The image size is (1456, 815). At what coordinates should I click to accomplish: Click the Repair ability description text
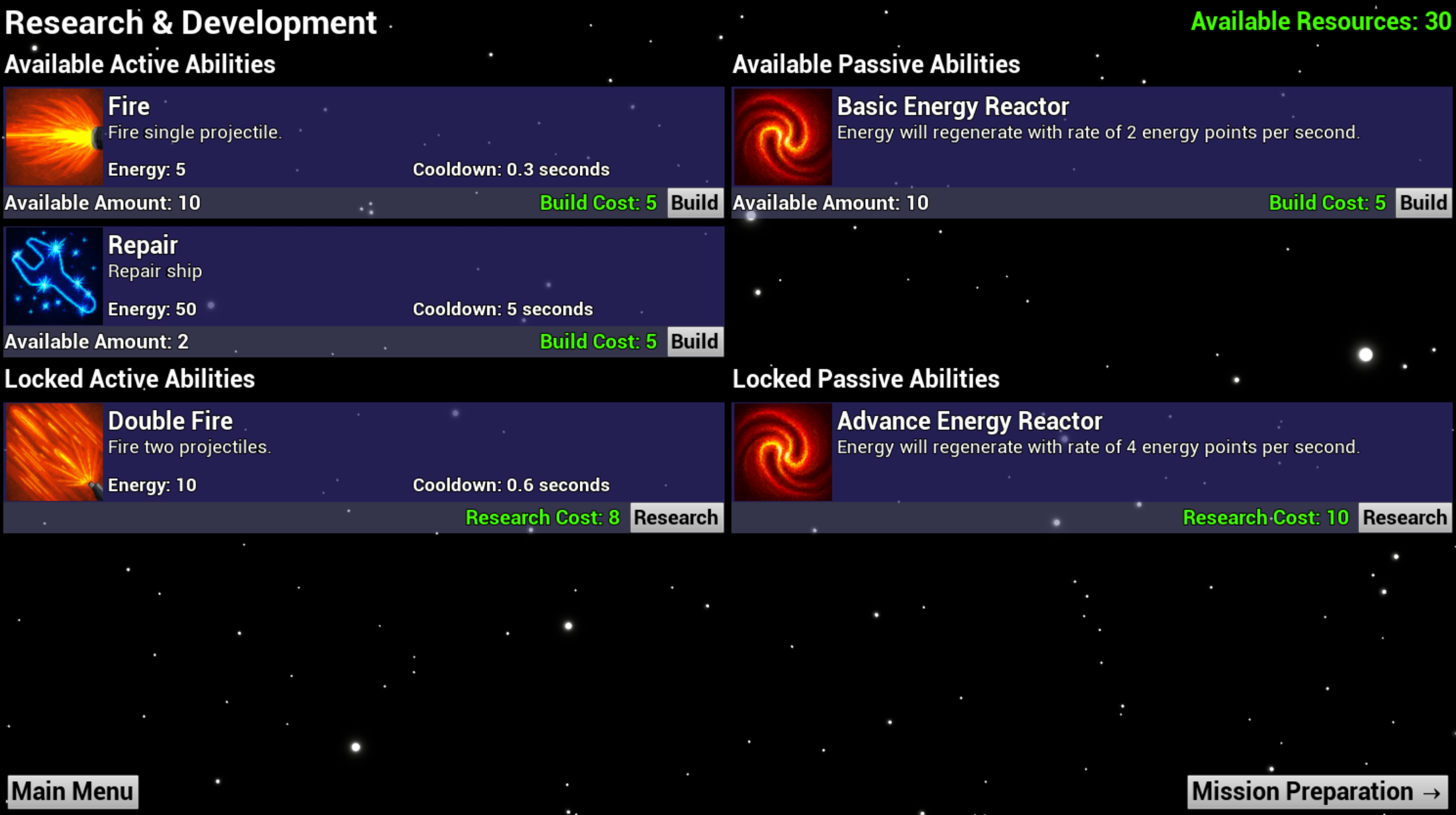click(154, 270)
